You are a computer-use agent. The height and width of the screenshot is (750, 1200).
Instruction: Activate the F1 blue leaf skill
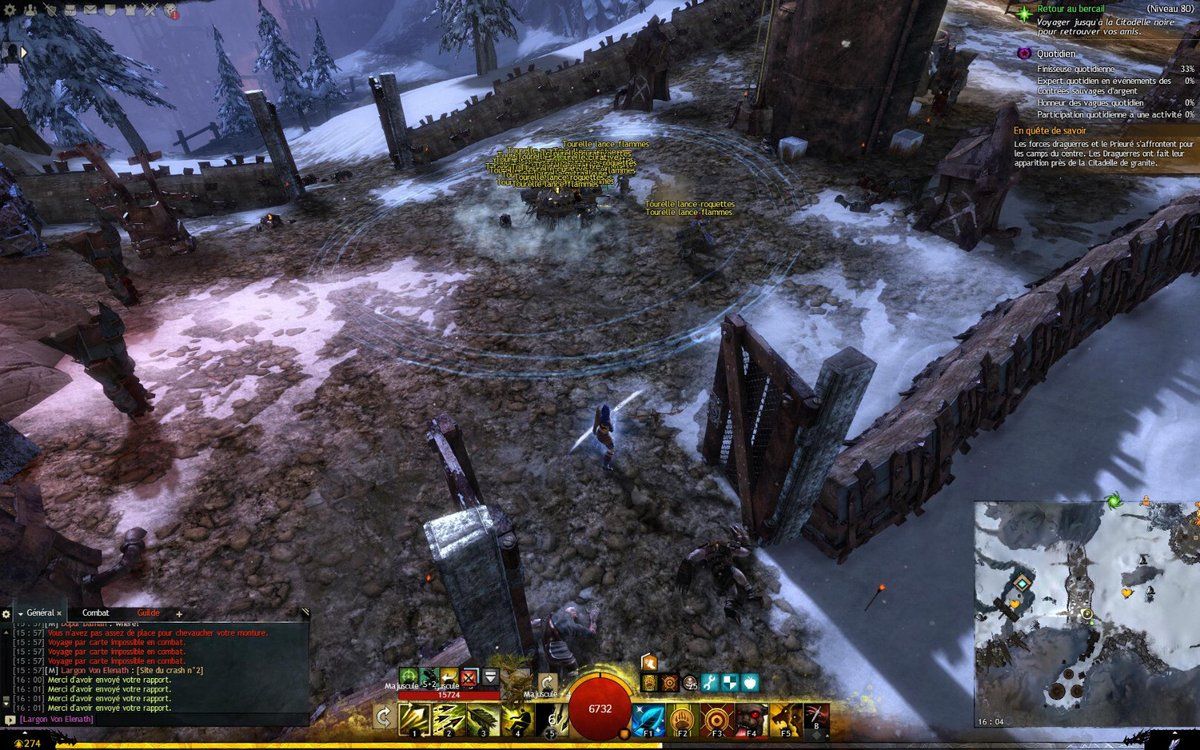[648, 718]
